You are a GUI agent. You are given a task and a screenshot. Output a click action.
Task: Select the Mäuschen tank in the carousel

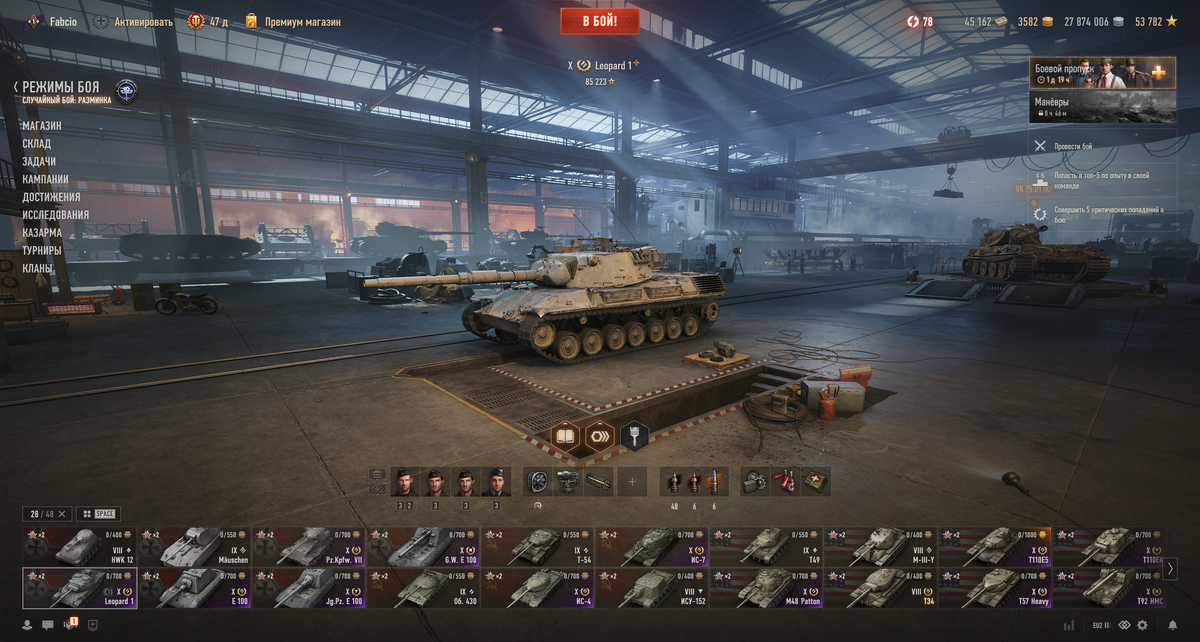tap(194, 547)
